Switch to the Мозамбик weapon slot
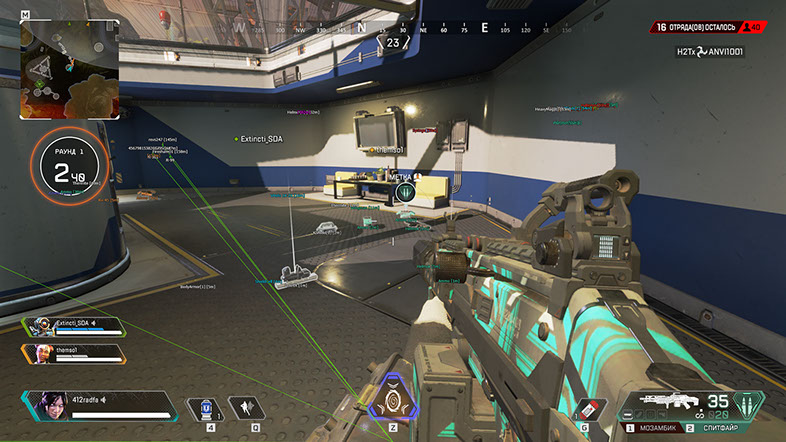 [x=661, y=428]
